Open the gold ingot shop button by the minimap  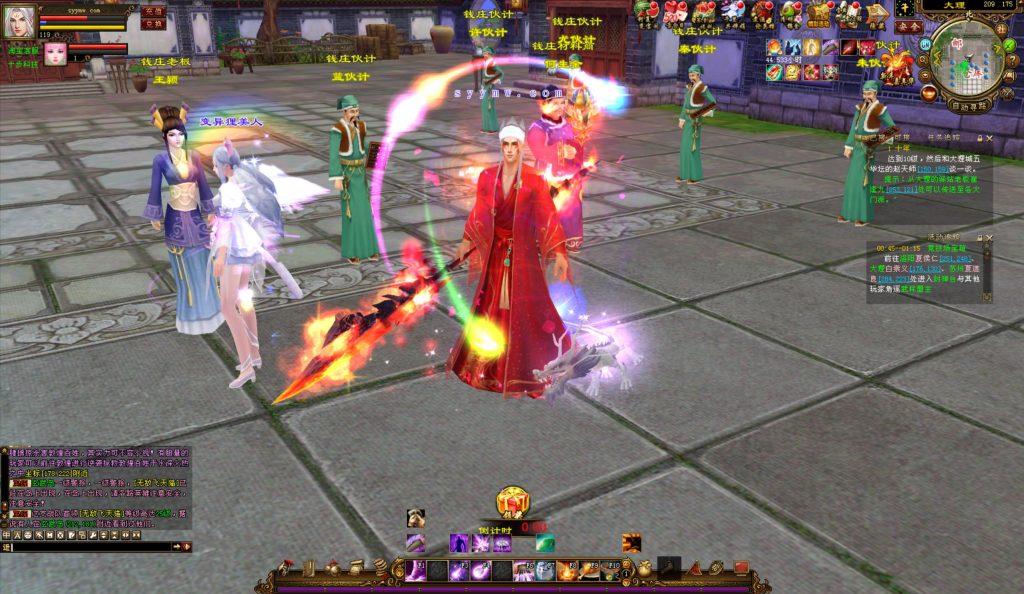[930, 93]
